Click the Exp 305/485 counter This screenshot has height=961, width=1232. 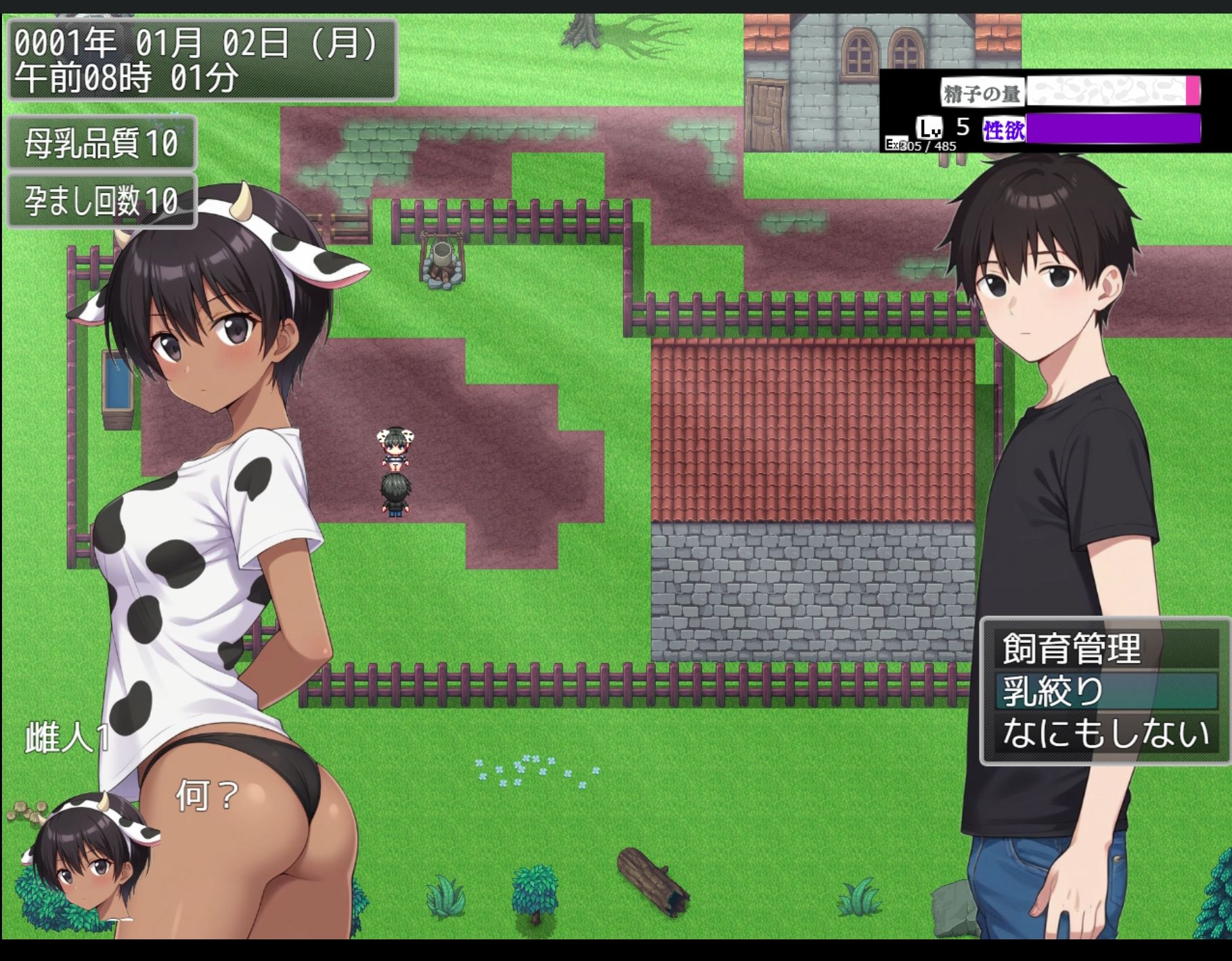pyautogui.click(x=921, y=146)
